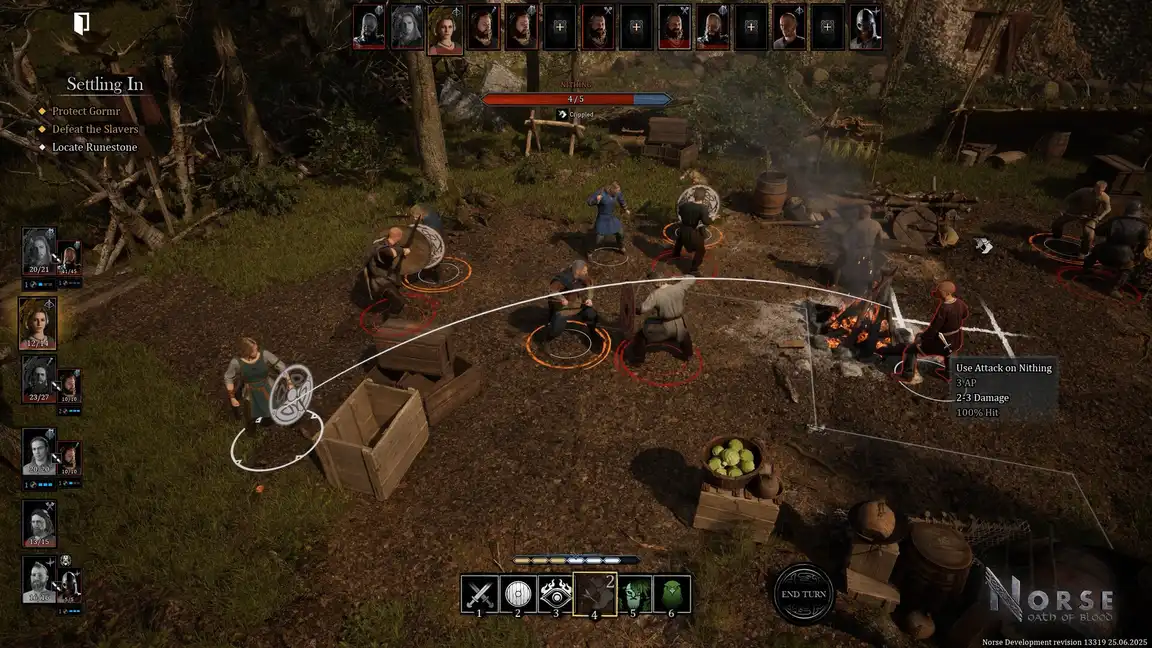Activate the green bearded face ability

pyautogui.click(x=634, y=594)
